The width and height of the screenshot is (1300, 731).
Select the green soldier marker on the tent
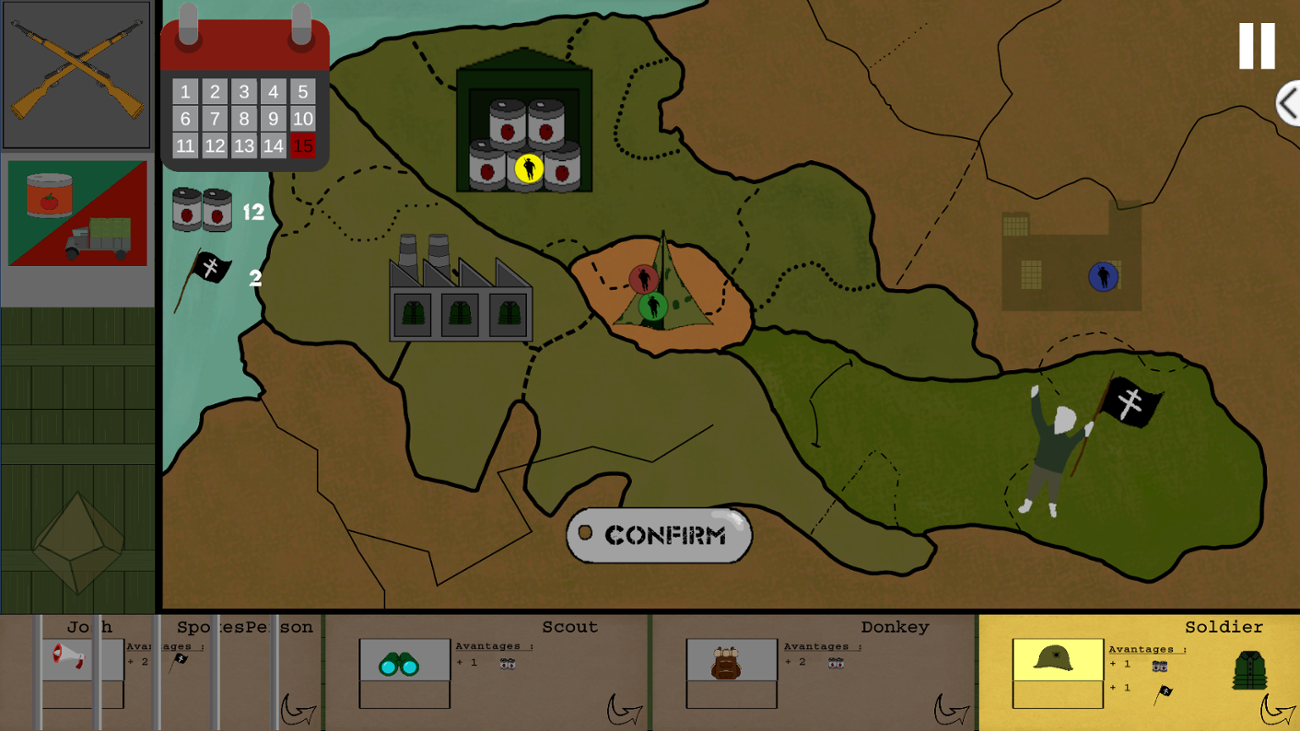[655, 307]
